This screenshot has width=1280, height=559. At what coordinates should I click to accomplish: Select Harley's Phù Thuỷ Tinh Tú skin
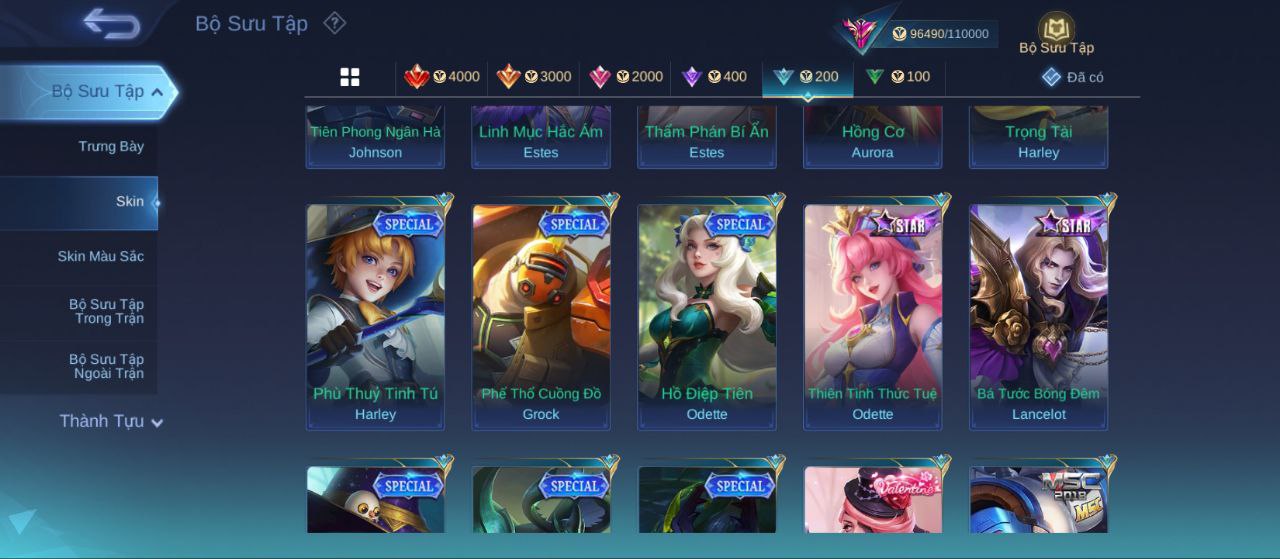(x=375, y=317)
